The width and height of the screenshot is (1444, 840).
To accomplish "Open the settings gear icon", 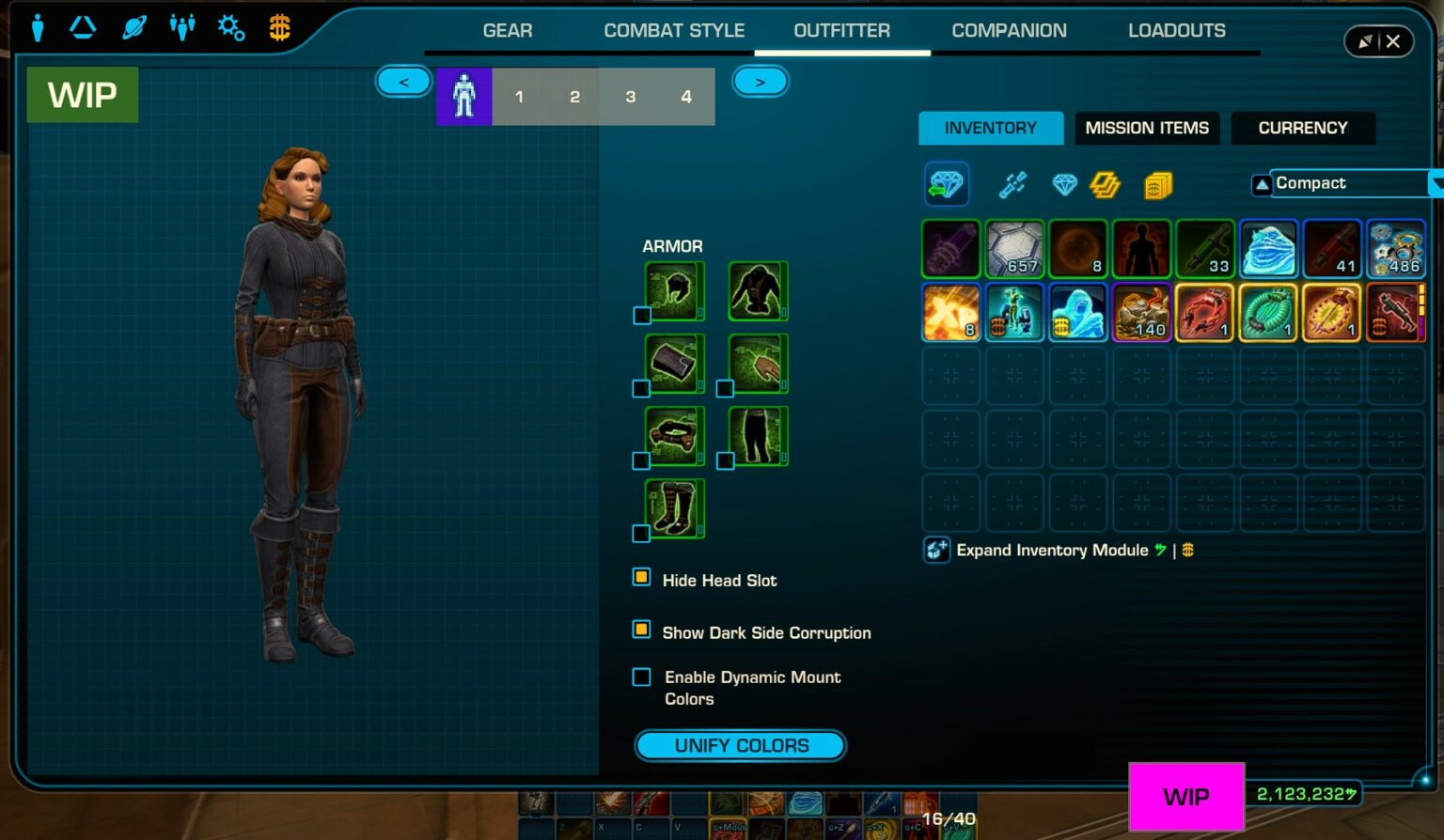I will point(230,27).
